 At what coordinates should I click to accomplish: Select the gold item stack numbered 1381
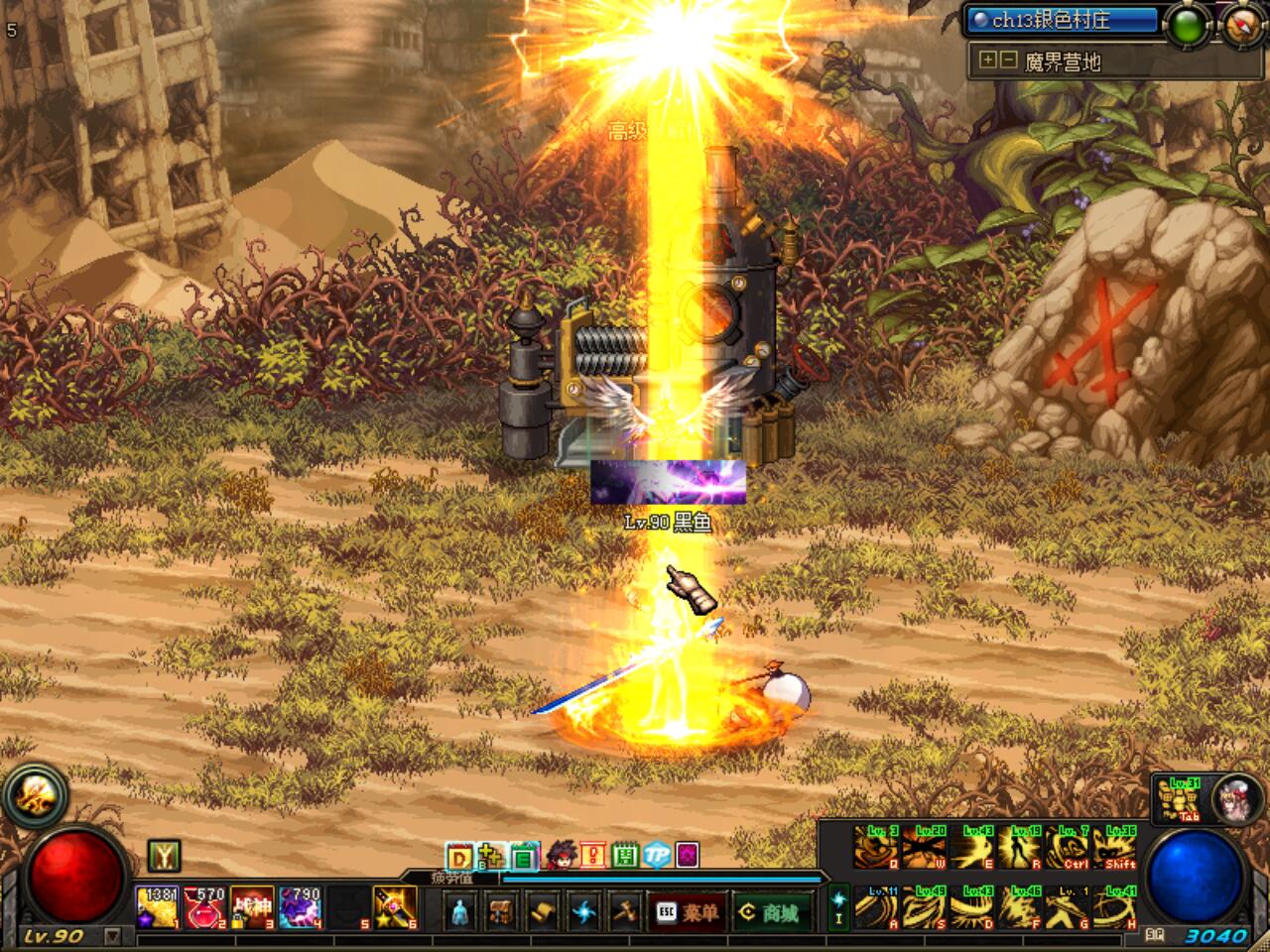[158, 907]
